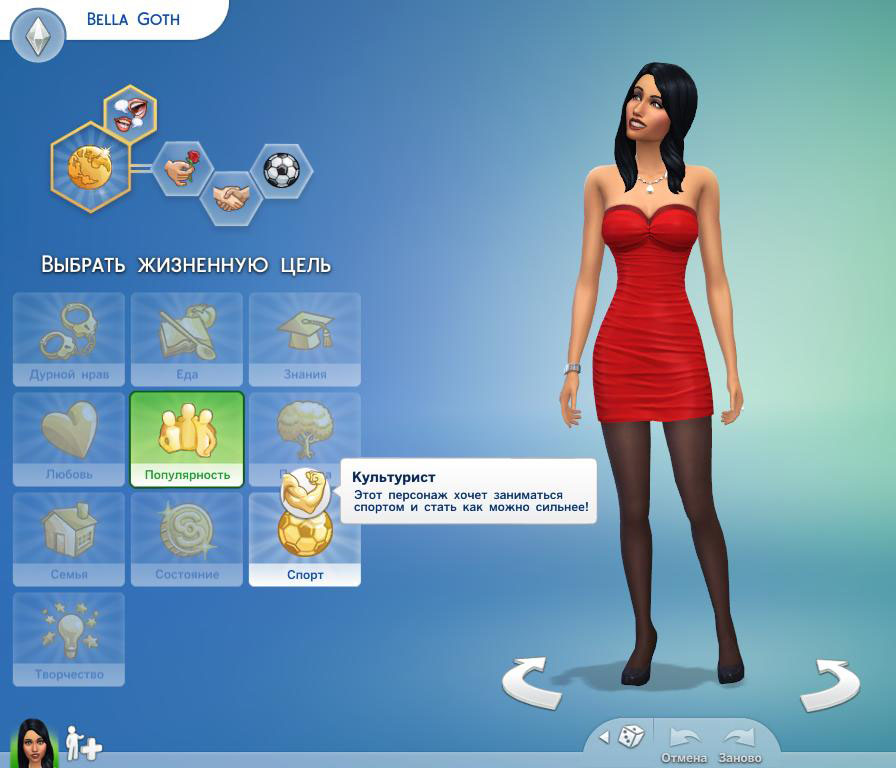The width and height of the screenshot is (896, 768).
Task: Select the golden globe aspiration hexagon
Action: pos(89,166)
